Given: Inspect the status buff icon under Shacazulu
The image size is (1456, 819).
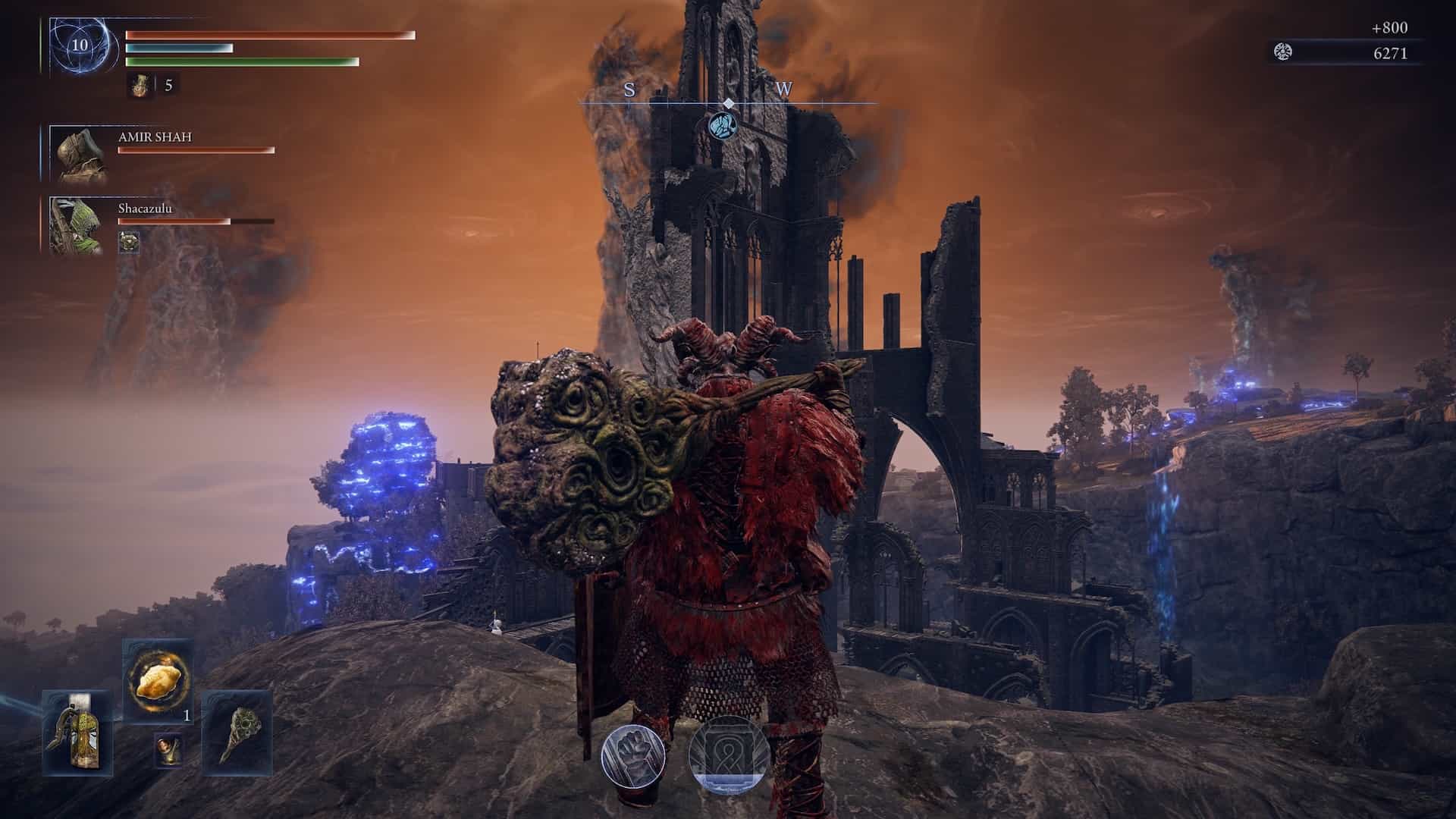Looking at the screenshot, I should 129,242.
